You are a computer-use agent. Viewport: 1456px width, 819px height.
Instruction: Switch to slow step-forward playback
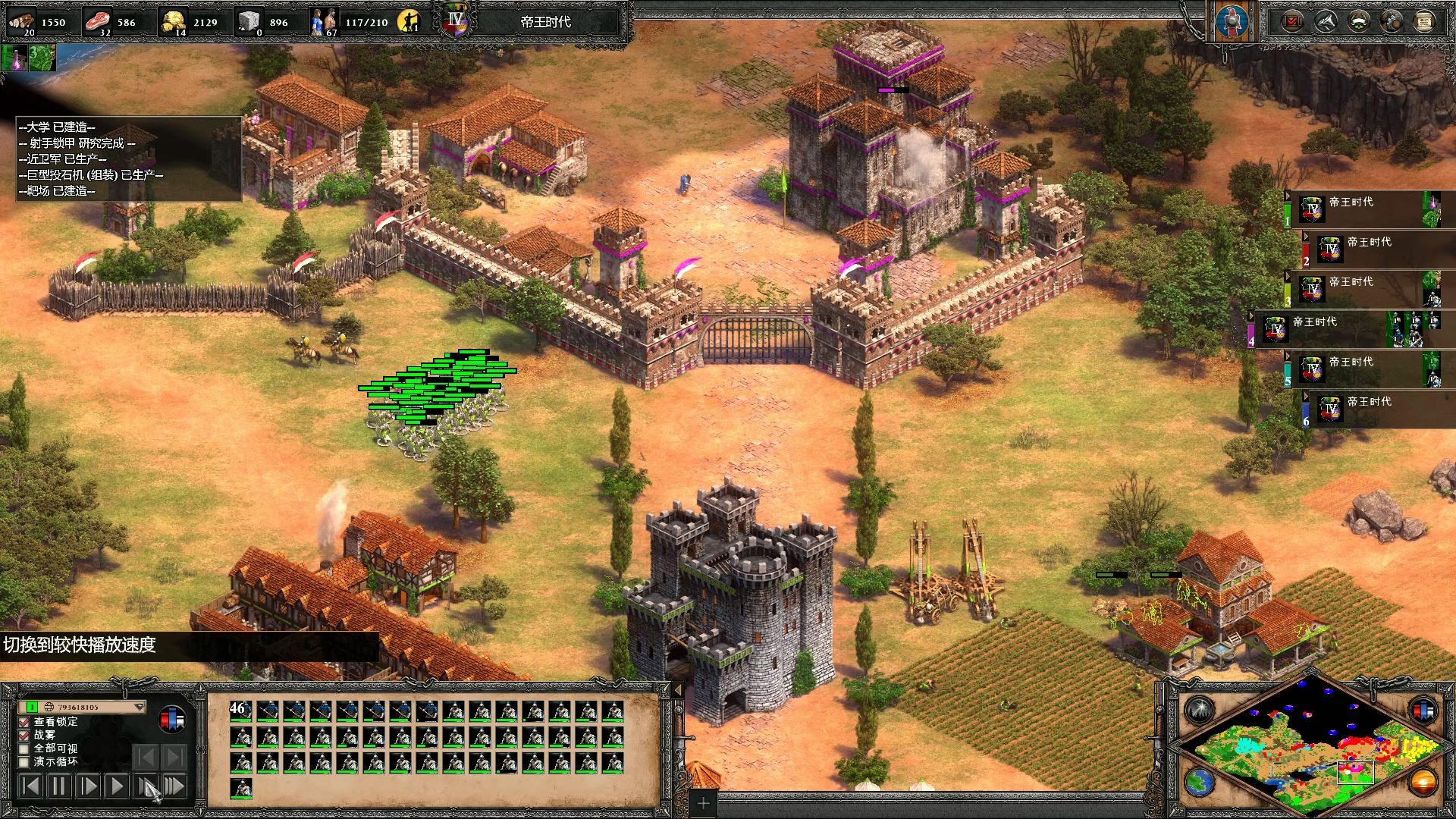pos(88,786)
